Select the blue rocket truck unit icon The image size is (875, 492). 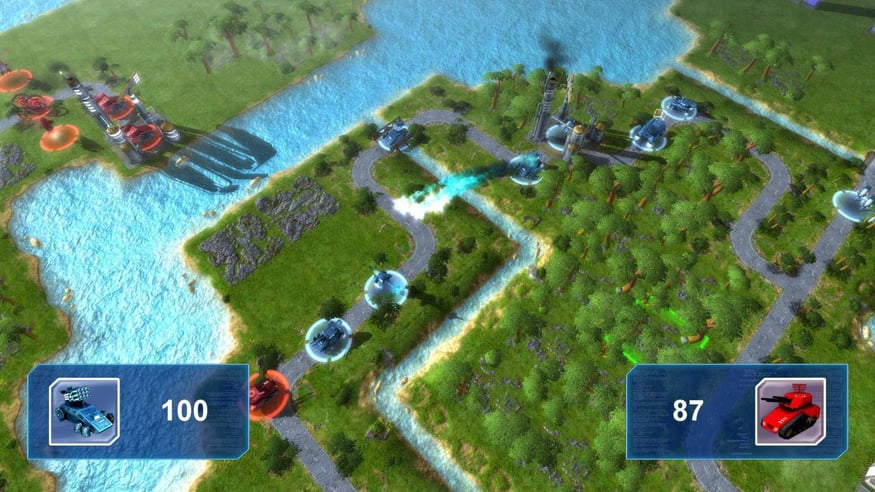click(x=84, y=411)
